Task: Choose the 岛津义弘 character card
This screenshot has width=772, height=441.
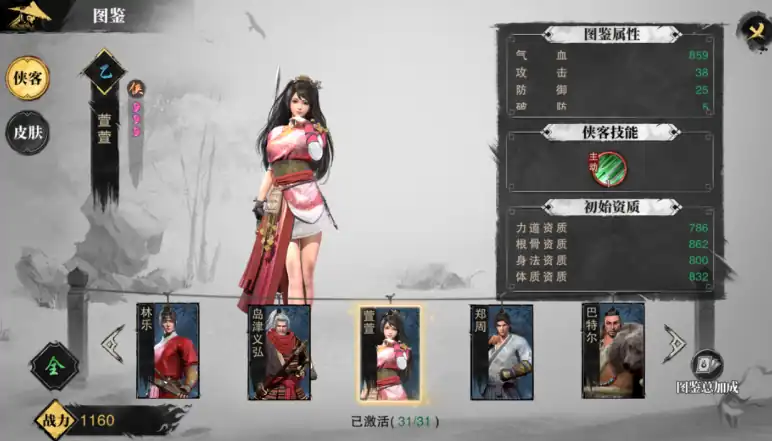Action: pyautogui.click(x=279, y=352)
